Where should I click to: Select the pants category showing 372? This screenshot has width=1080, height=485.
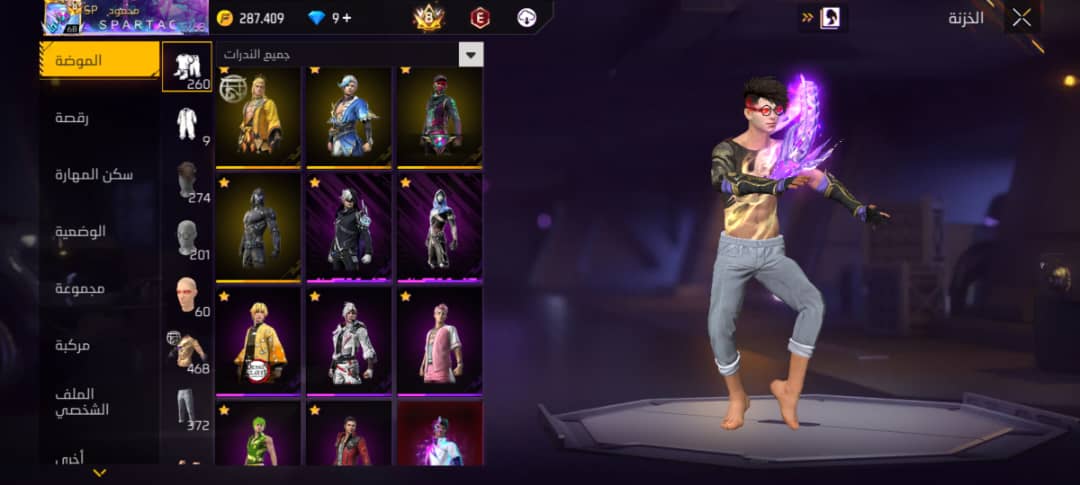[x=187, y=410]
